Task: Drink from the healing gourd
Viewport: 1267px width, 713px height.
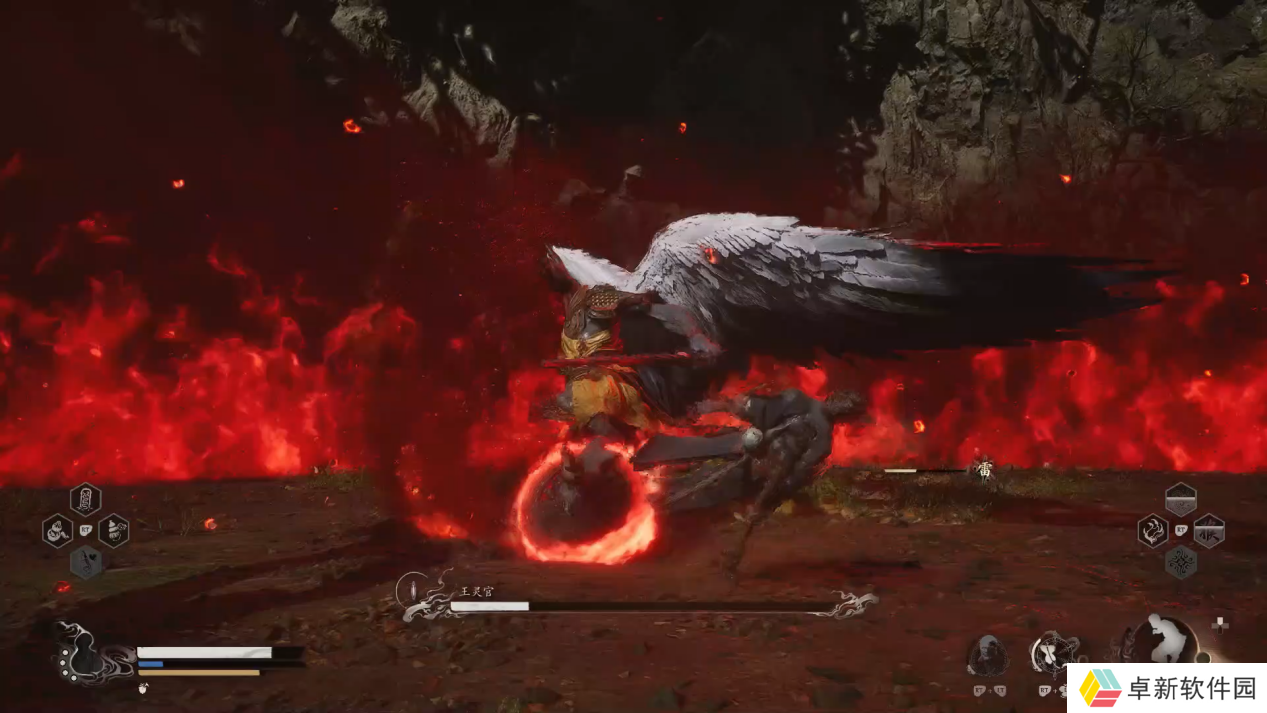Action: click(x=82, y=657)
